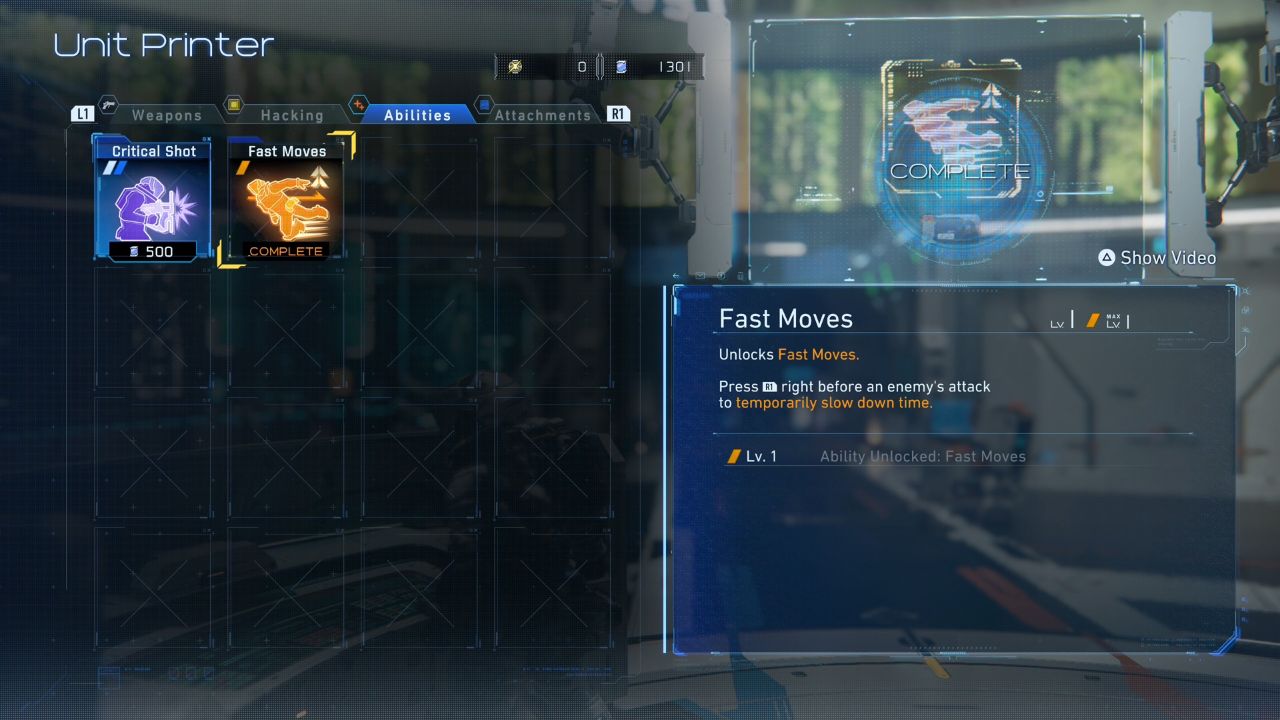Switch to the Weapons tab
1280x720 pixels.
(166, 115)
